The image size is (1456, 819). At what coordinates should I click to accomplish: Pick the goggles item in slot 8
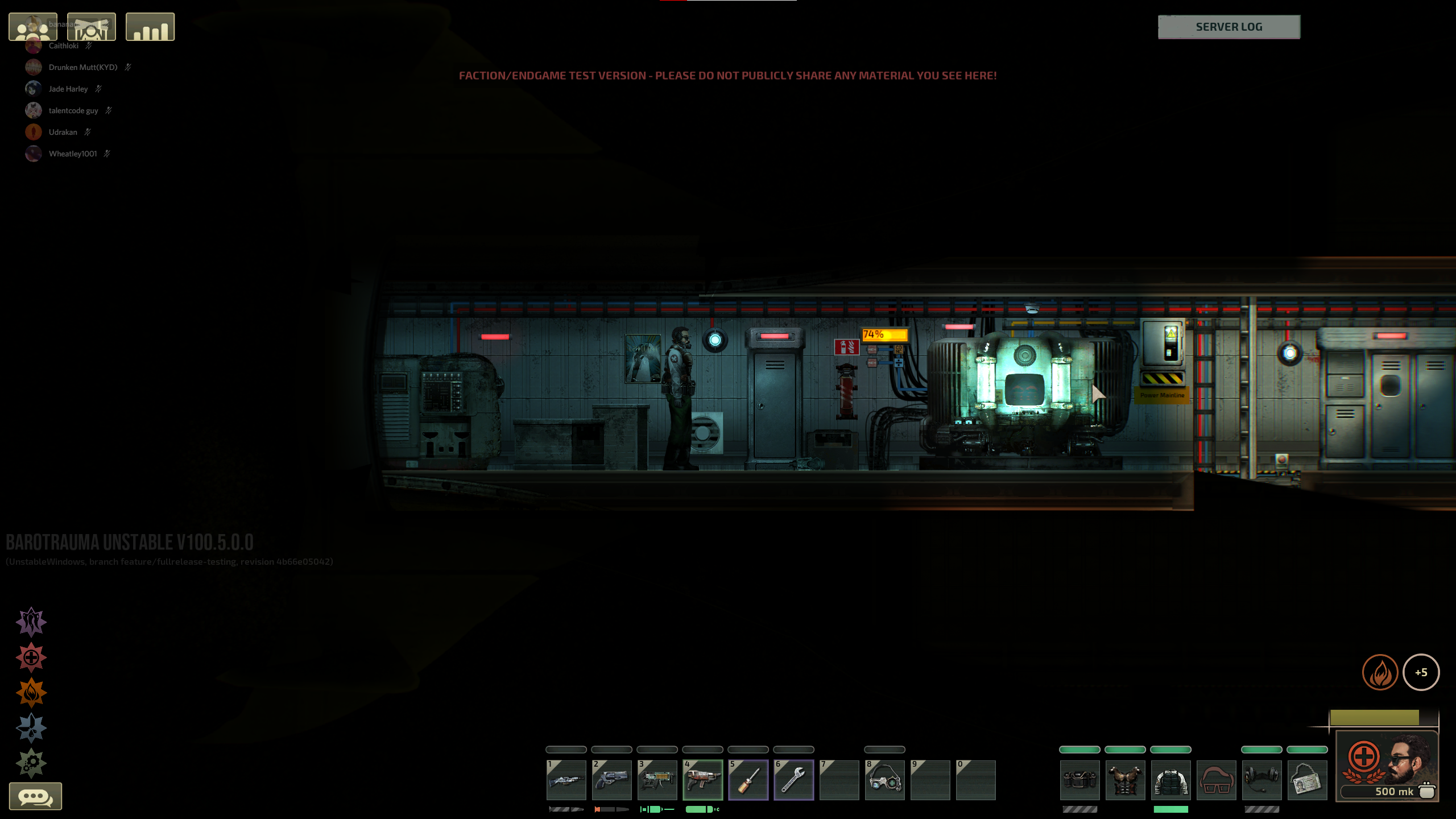pos(884,780)
